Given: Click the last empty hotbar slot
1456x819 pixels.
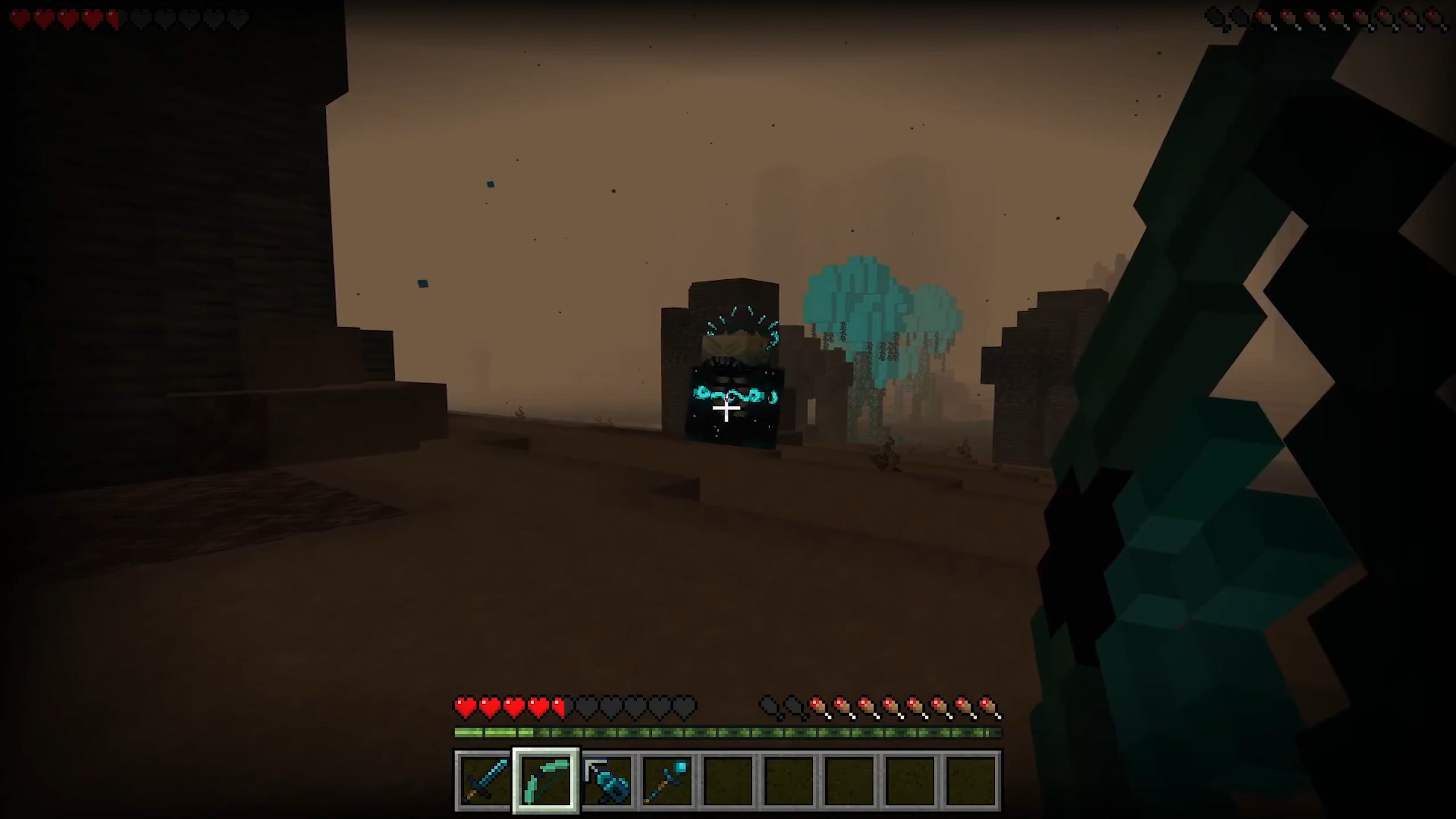Looking at the screenshot, I should pyautogui.click(x=971, y=777).
